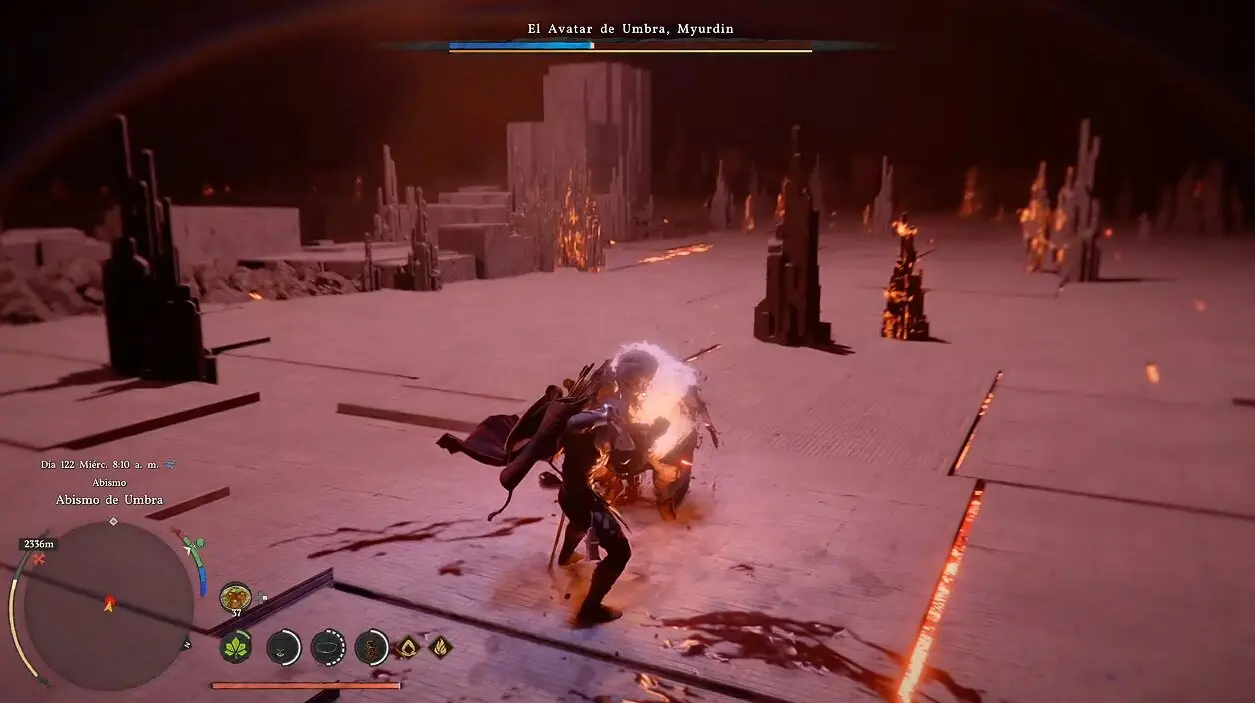Click the wind weather icon beside the time

(170, 464)
